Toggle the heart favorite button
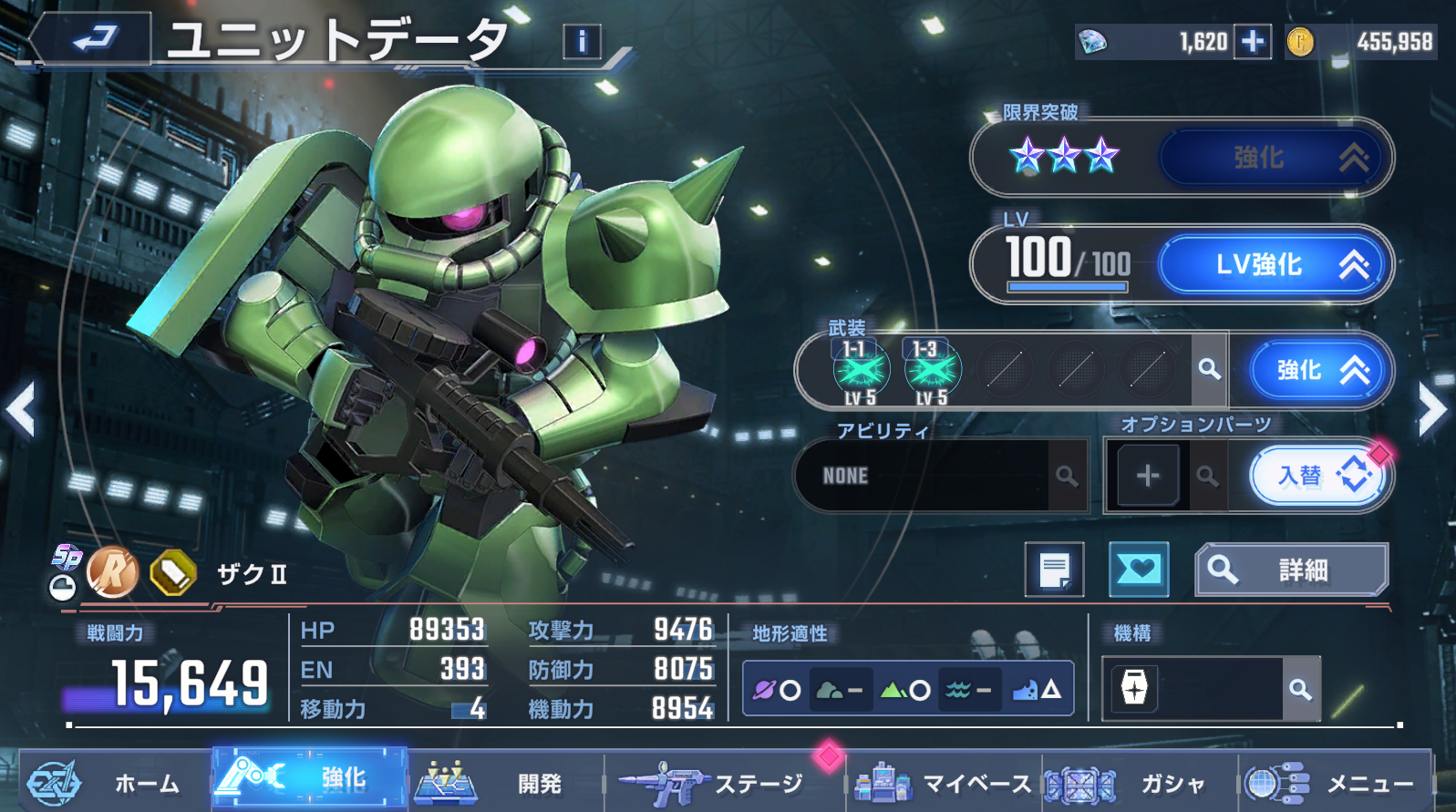 click(x=1139, y=570)
